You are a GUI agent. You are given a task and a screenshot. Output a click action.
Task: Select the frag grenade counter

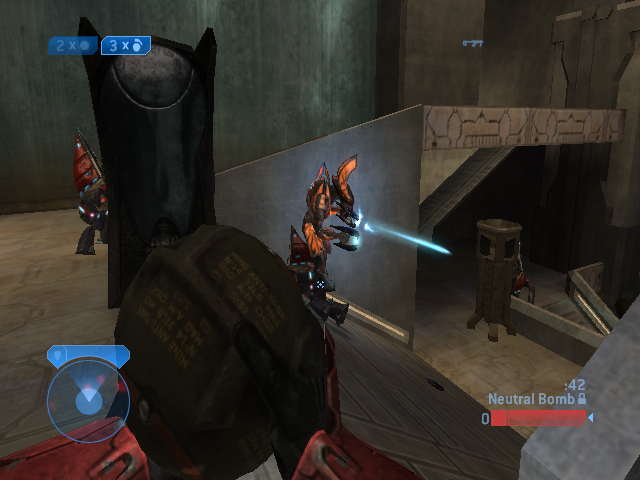click(125, 45)
